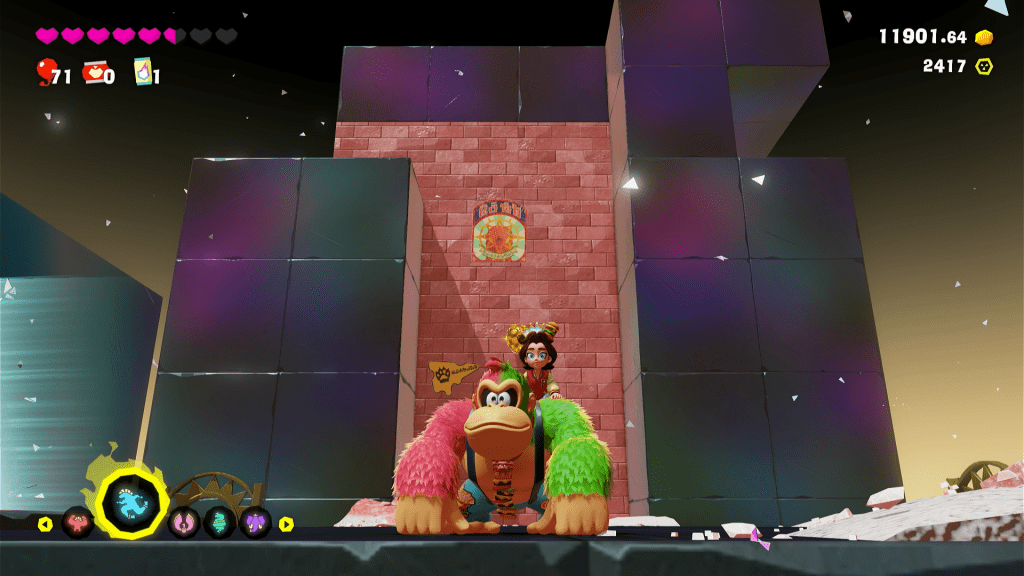
Task: Select the red apple juice can icon
Action: [x=93, y=71]
